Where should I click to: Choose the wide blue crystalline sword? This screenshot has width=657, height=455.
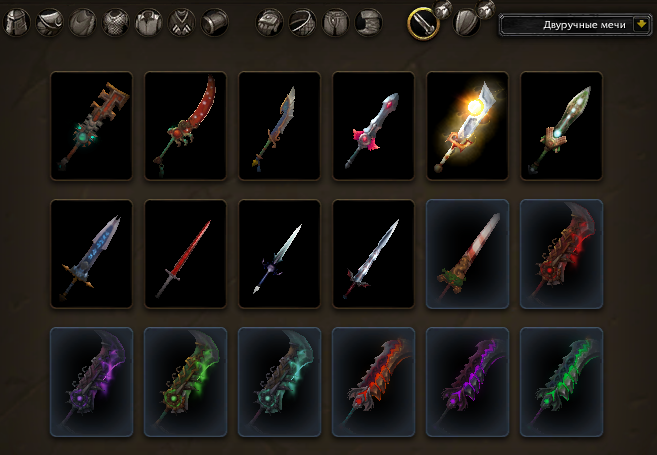tap(91, 253)
